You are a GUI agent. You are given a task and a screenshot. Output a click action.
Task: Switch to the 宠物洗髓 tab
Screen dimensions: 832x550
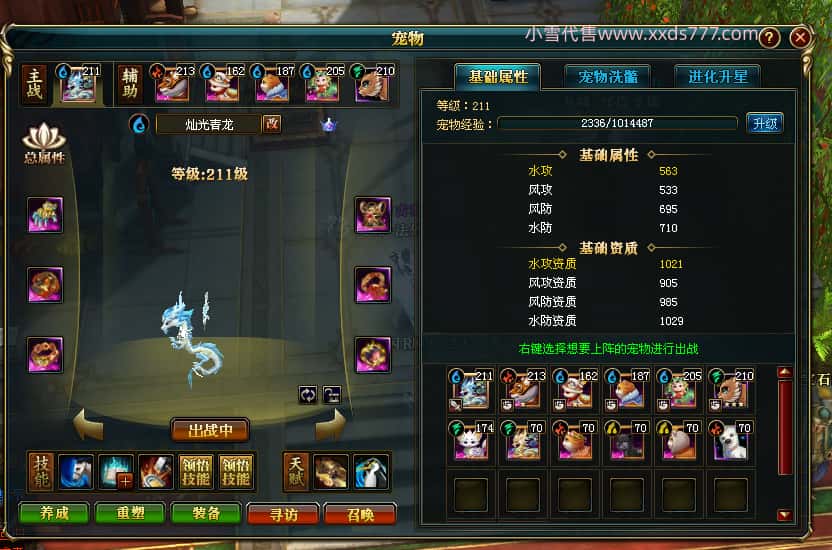click(x=607, y=76)
